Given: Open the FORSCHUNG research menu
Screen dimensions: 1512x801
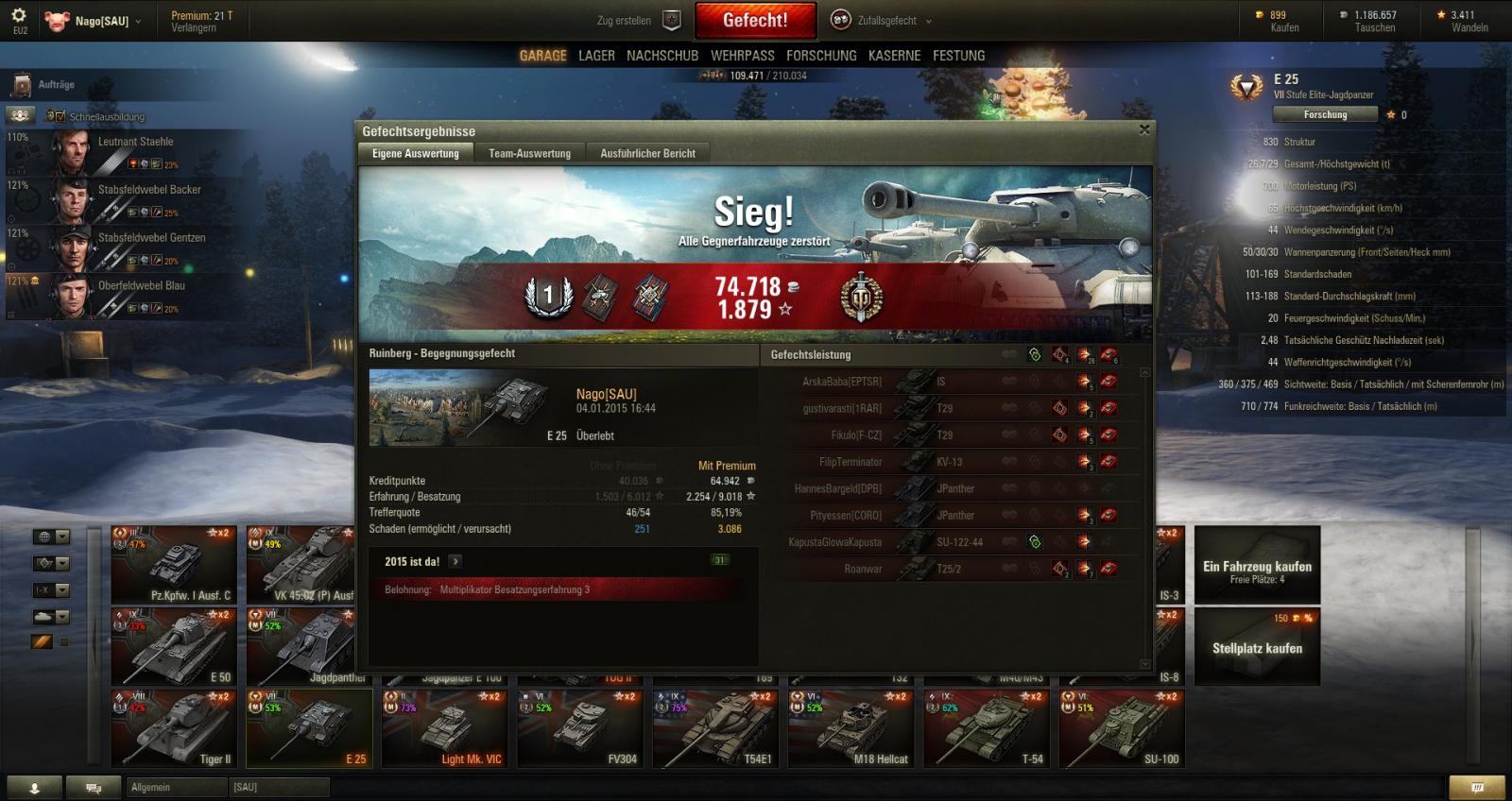Looking at the screenshot, I should pos(821,56).
